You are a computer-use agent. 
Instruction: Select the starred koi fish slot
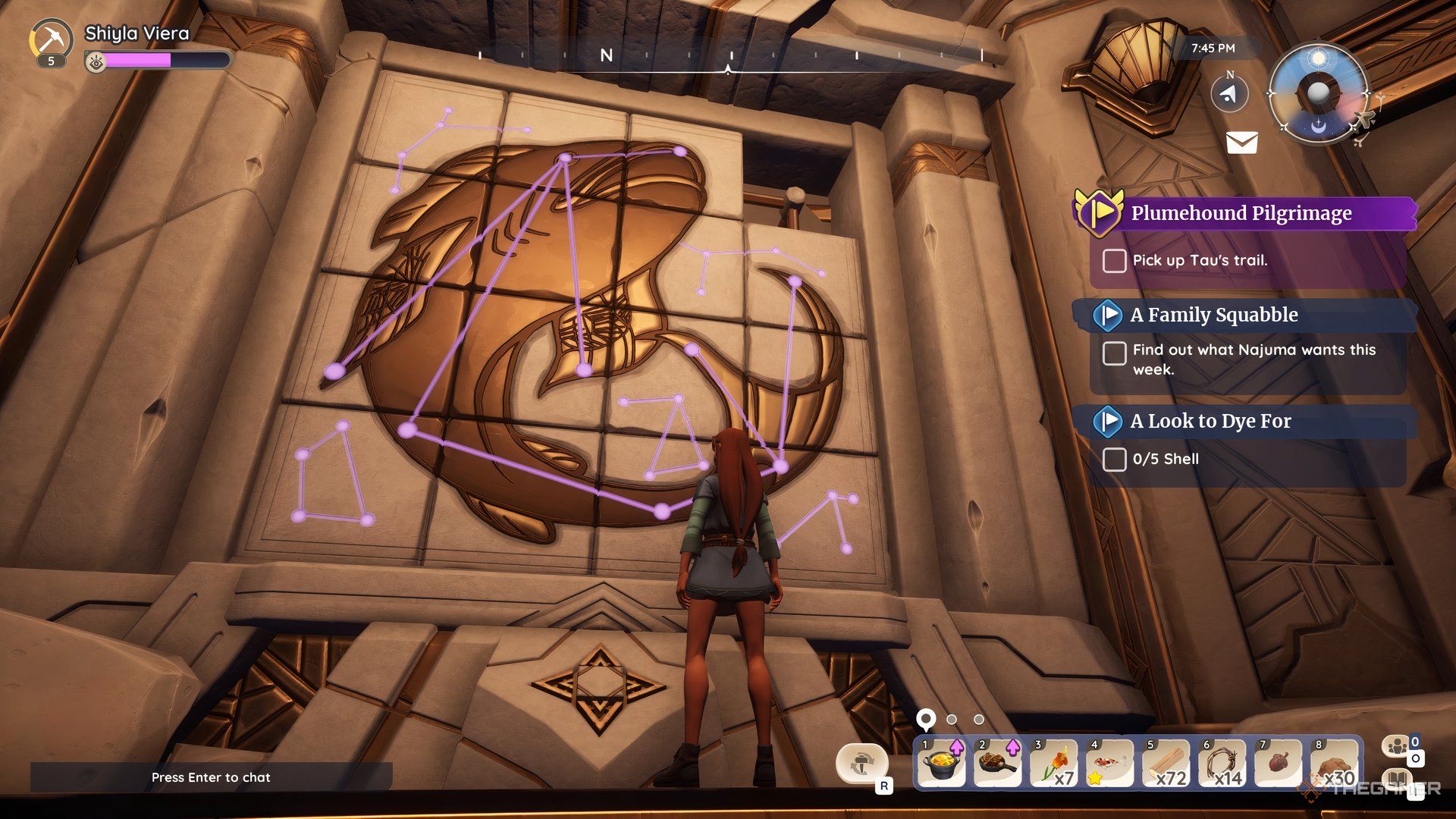[1109, 764]
